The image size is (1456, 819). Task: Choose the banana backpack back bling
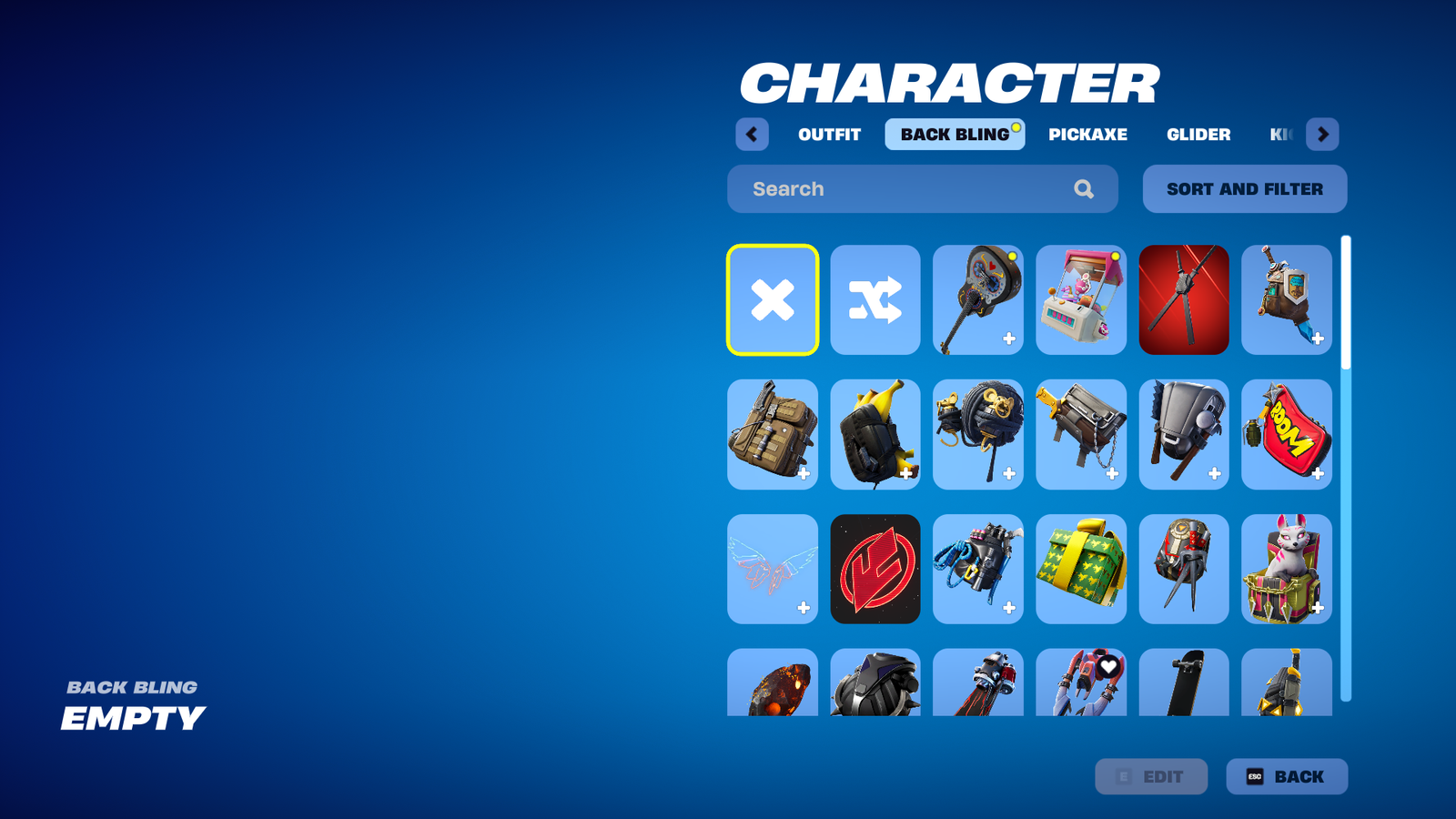[x=875, y=435]
